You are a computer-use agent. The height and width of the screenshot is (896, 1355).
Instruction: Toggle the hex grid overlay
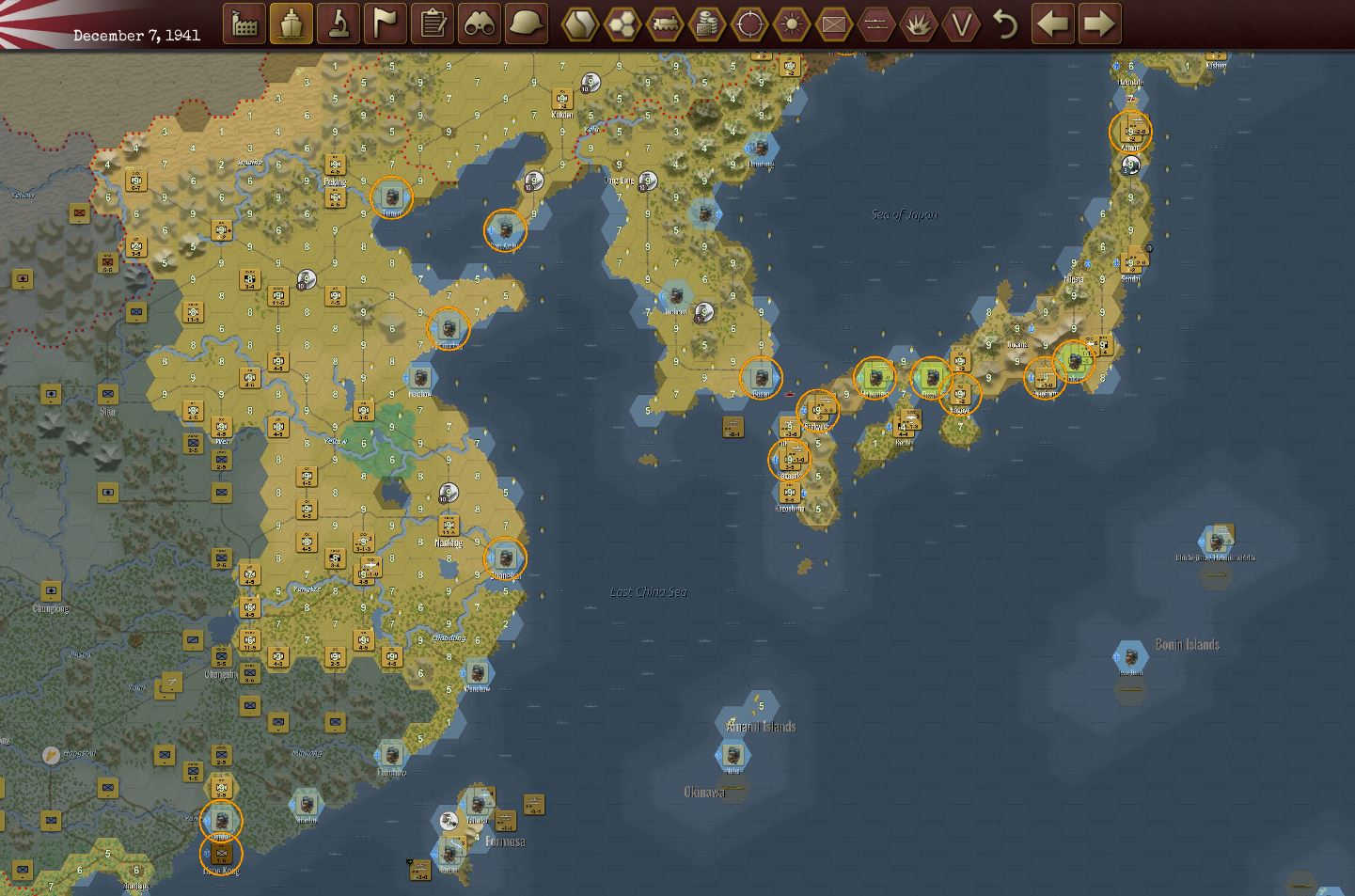point(621,24)
